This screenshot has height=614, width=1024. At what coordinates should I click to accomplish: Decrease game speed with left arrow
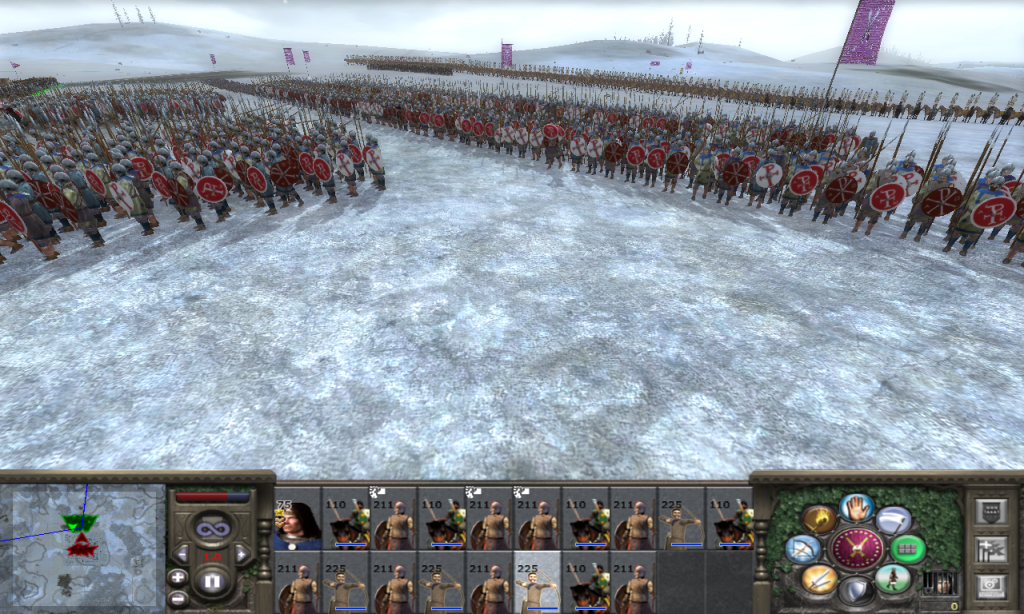pyautogui.click(x=182, y=553)
